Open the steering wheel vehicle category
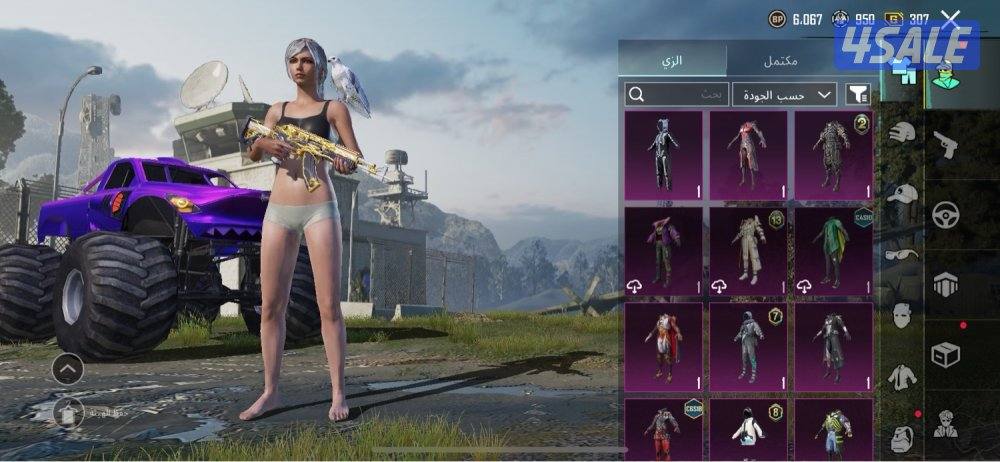The height and width of the screenshot is (462, 1000). tap(946, 214)
